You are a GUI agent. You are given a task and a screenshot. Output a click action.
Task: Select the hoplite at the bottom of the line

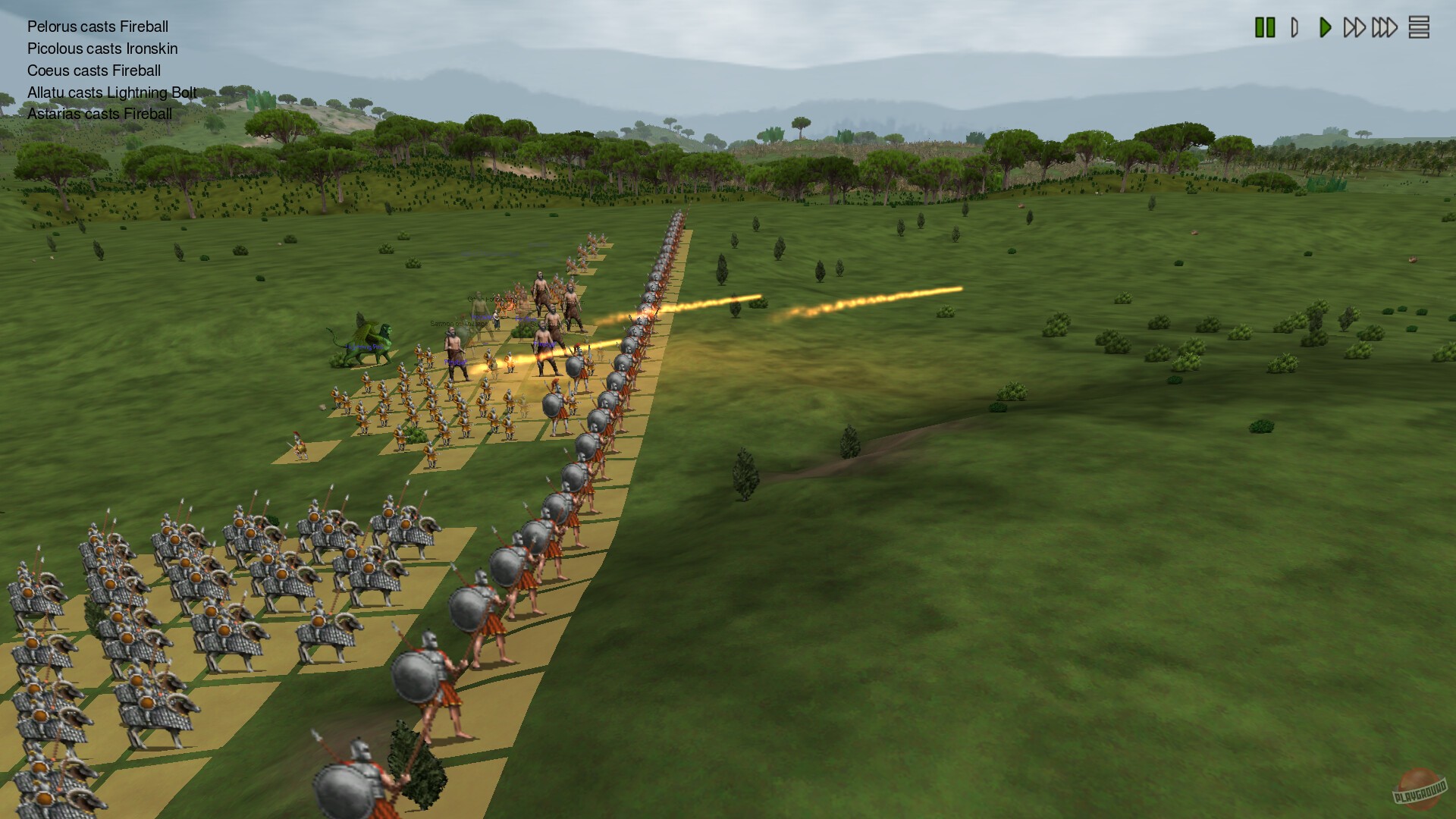(353, 781)
